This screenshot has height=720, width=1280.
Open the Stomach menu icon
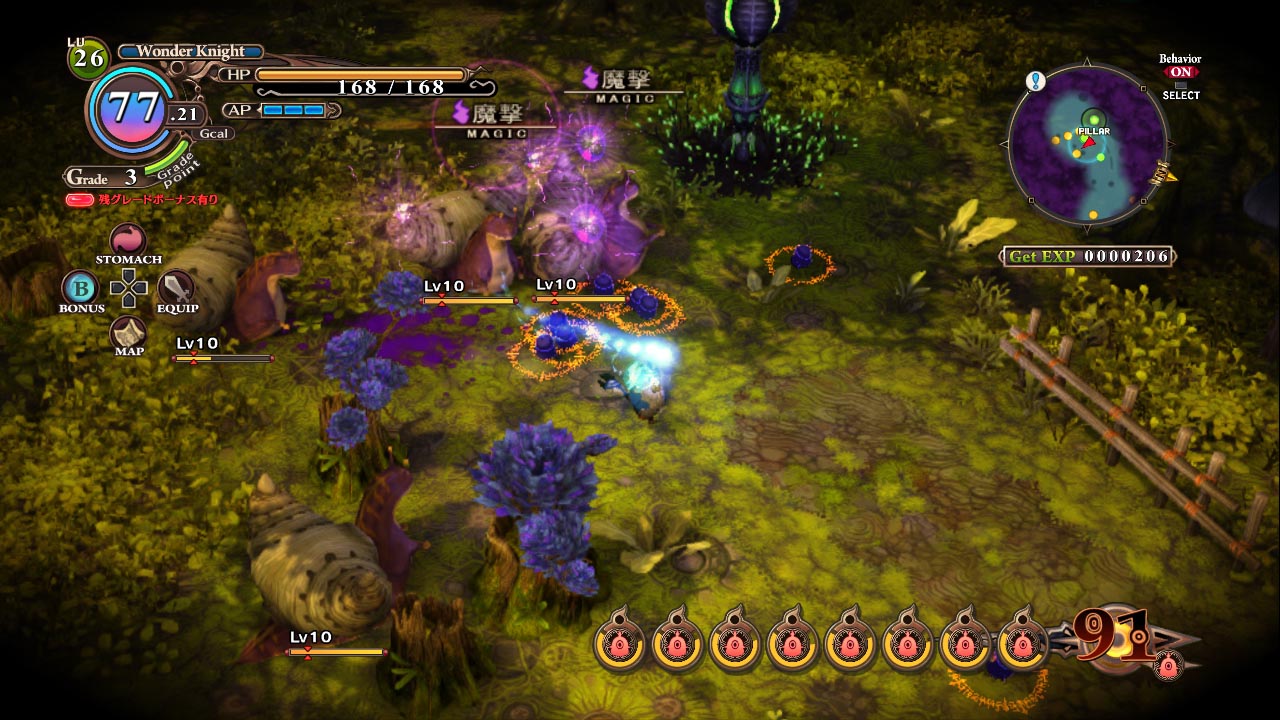128,240
